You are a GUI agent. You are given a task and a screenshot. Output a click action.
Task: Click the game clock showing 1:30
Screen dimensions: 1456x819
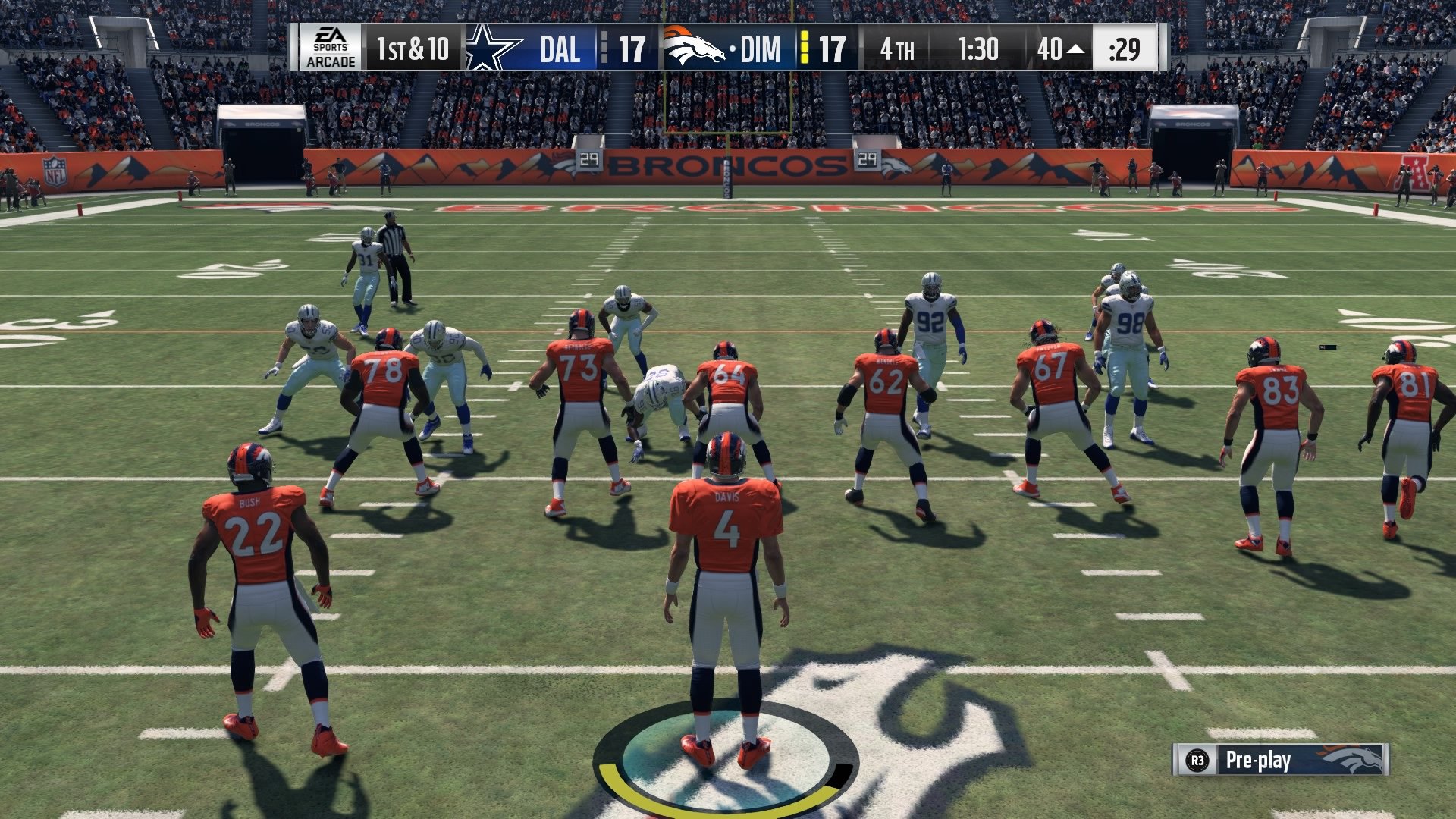[978, 47]
